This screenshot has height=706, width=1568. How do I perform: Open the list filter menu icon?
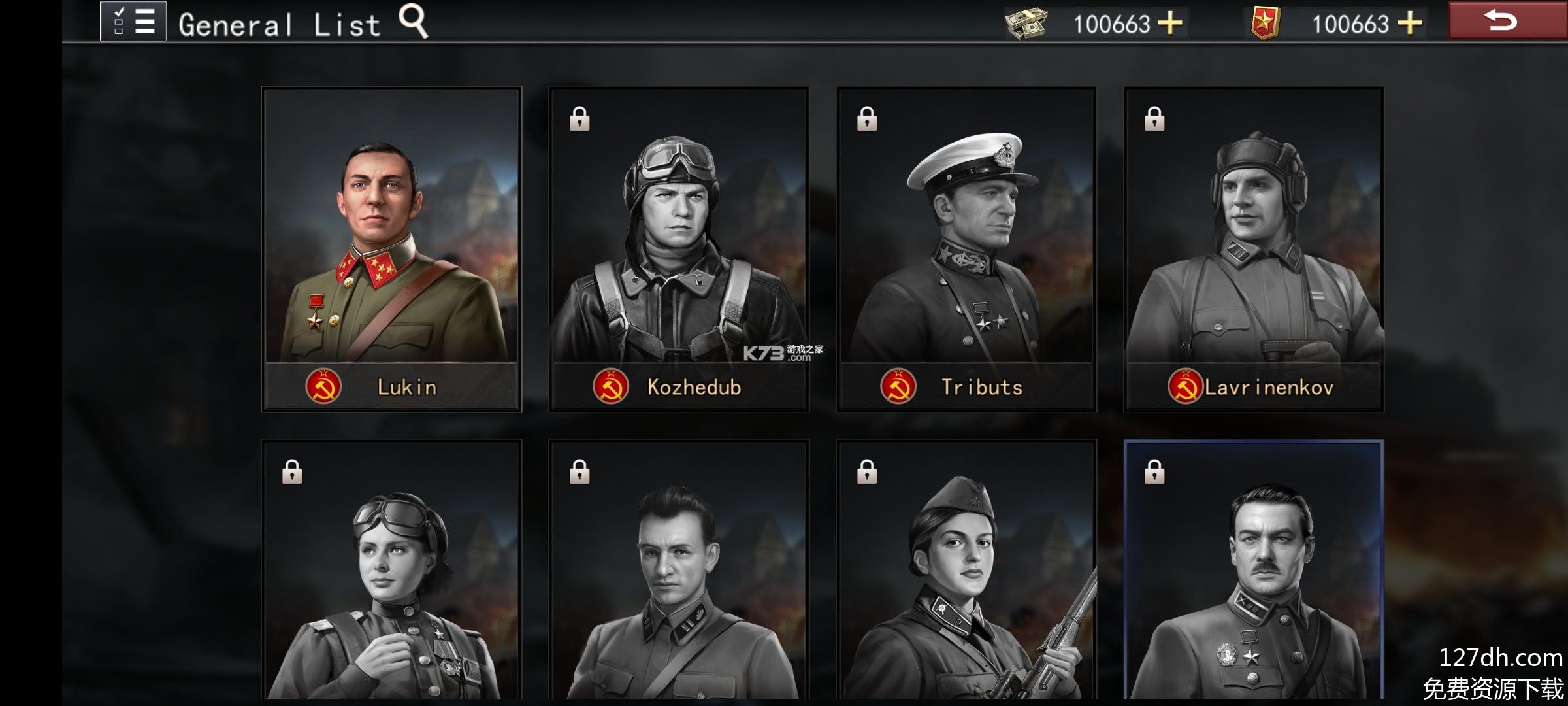(x=133, y=22)
